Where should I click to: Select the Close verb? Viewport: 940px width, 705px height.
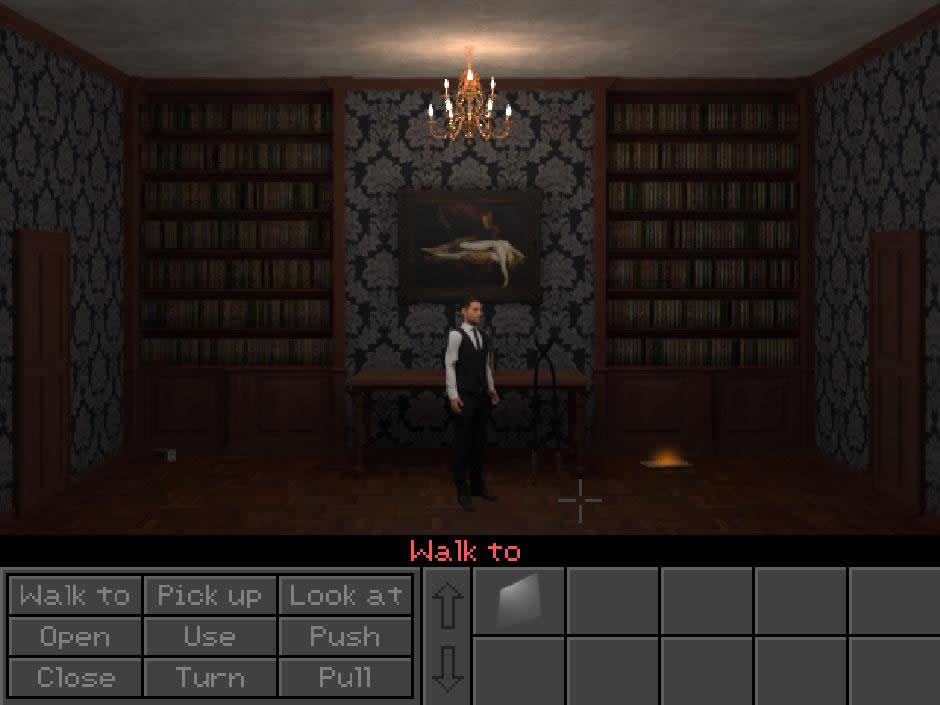(x=75, y=677)
